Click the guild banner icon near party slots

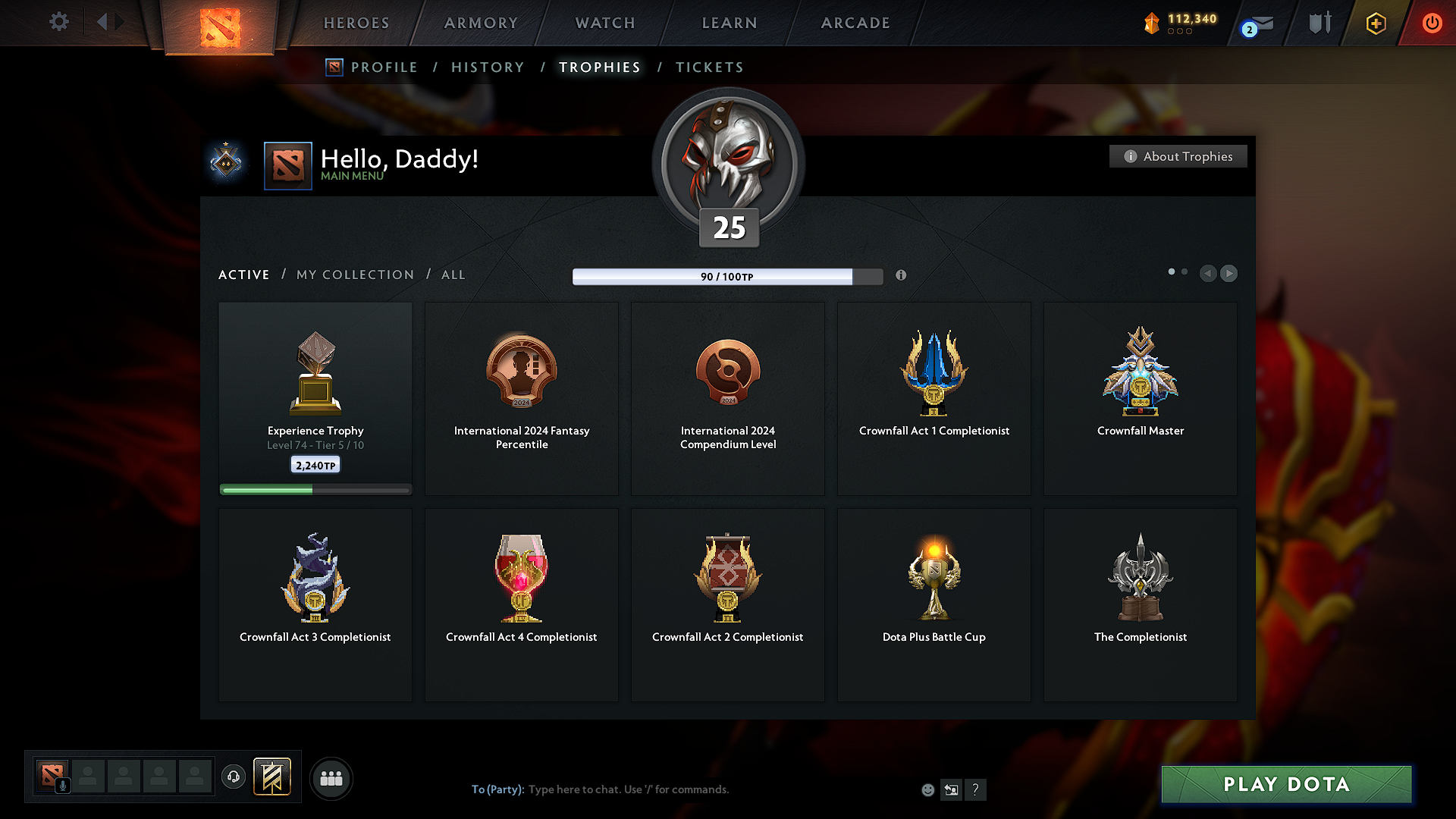[x=272, y=777]
